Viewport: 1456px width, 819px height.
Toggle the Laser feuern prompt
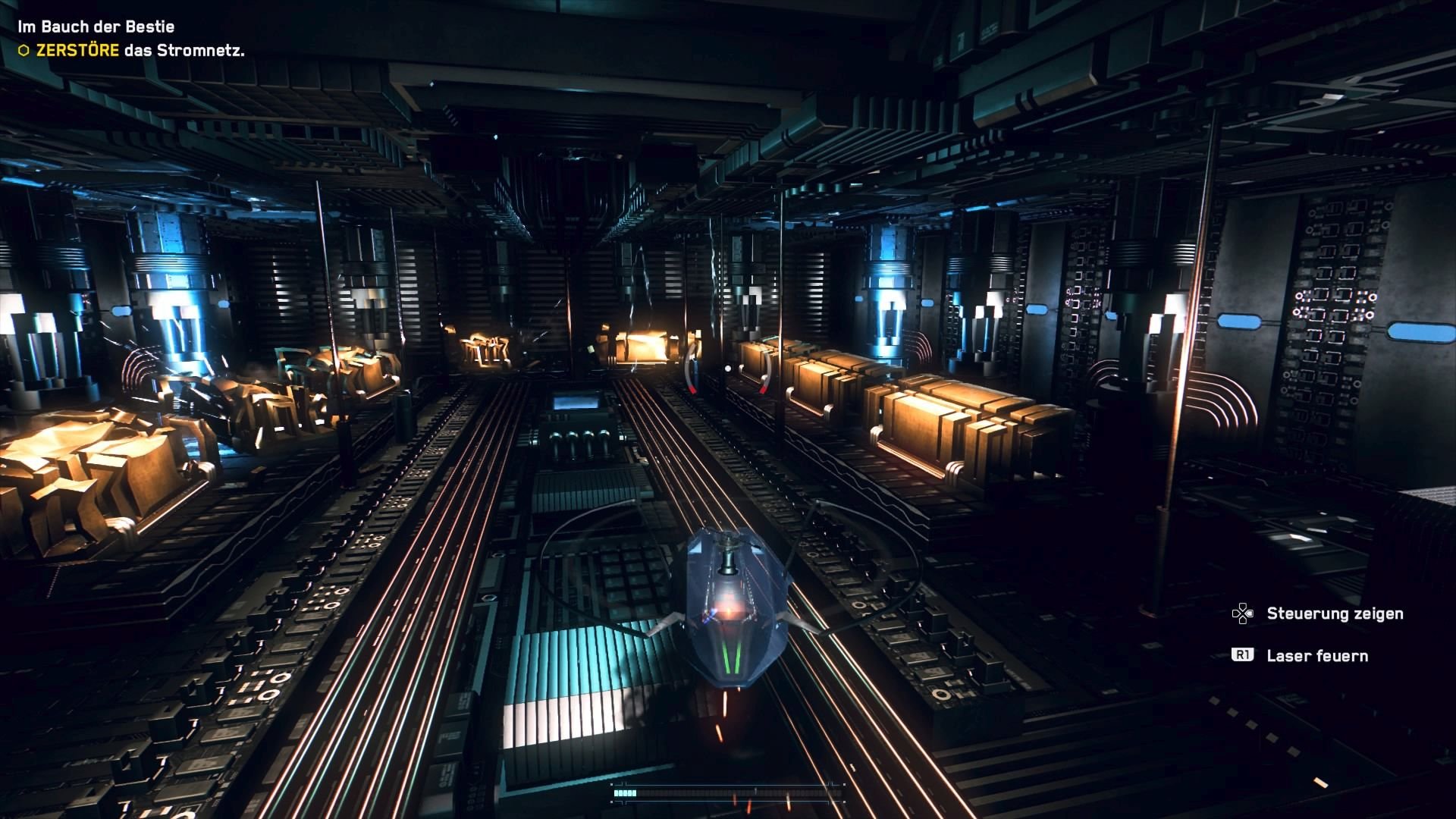click(1316, 655)
